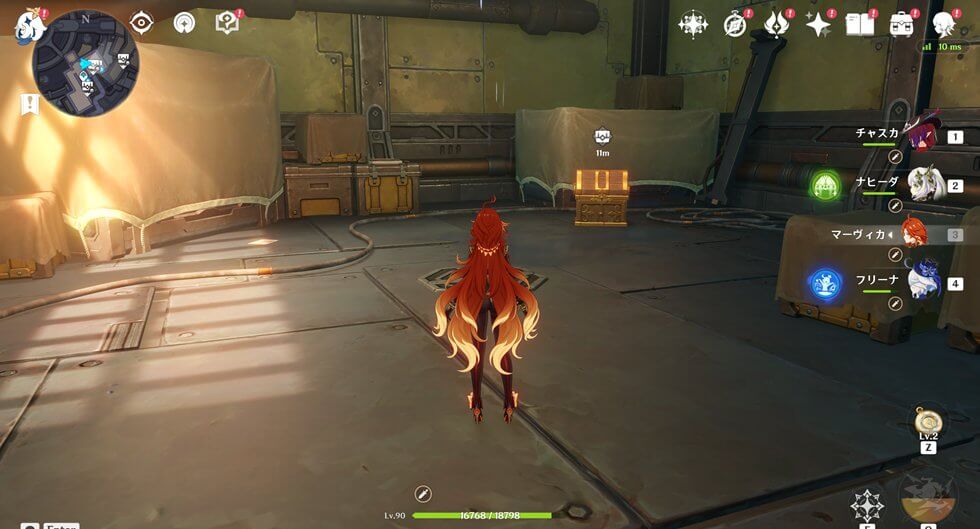The width and height of the screenshot is (980, 529).
Task: Open the Paimon main menu
Action: (x=30, y=24)
